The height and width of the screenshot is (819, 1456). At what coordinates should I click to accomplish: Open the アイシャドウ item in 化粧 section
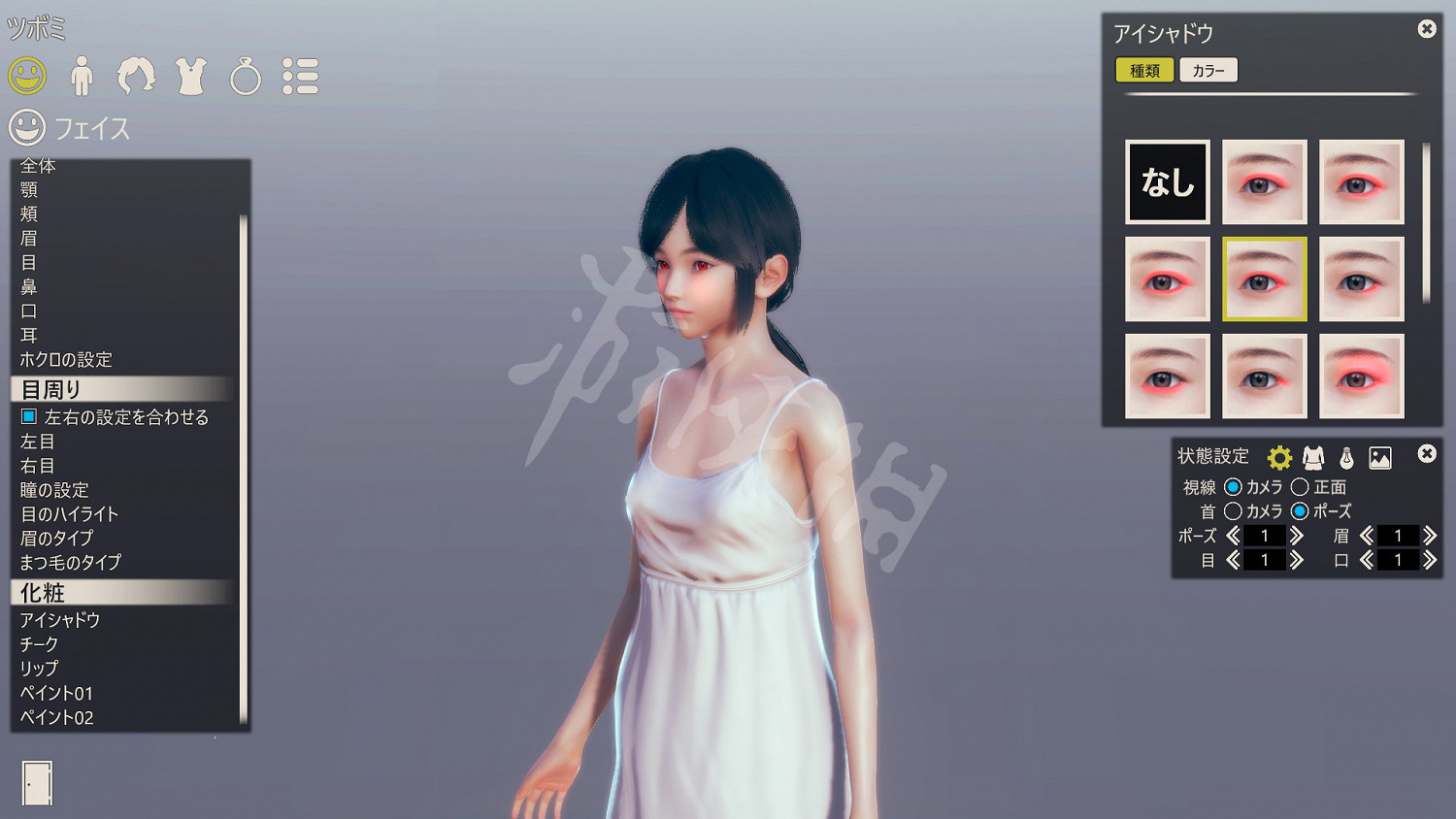click(58, 618)
